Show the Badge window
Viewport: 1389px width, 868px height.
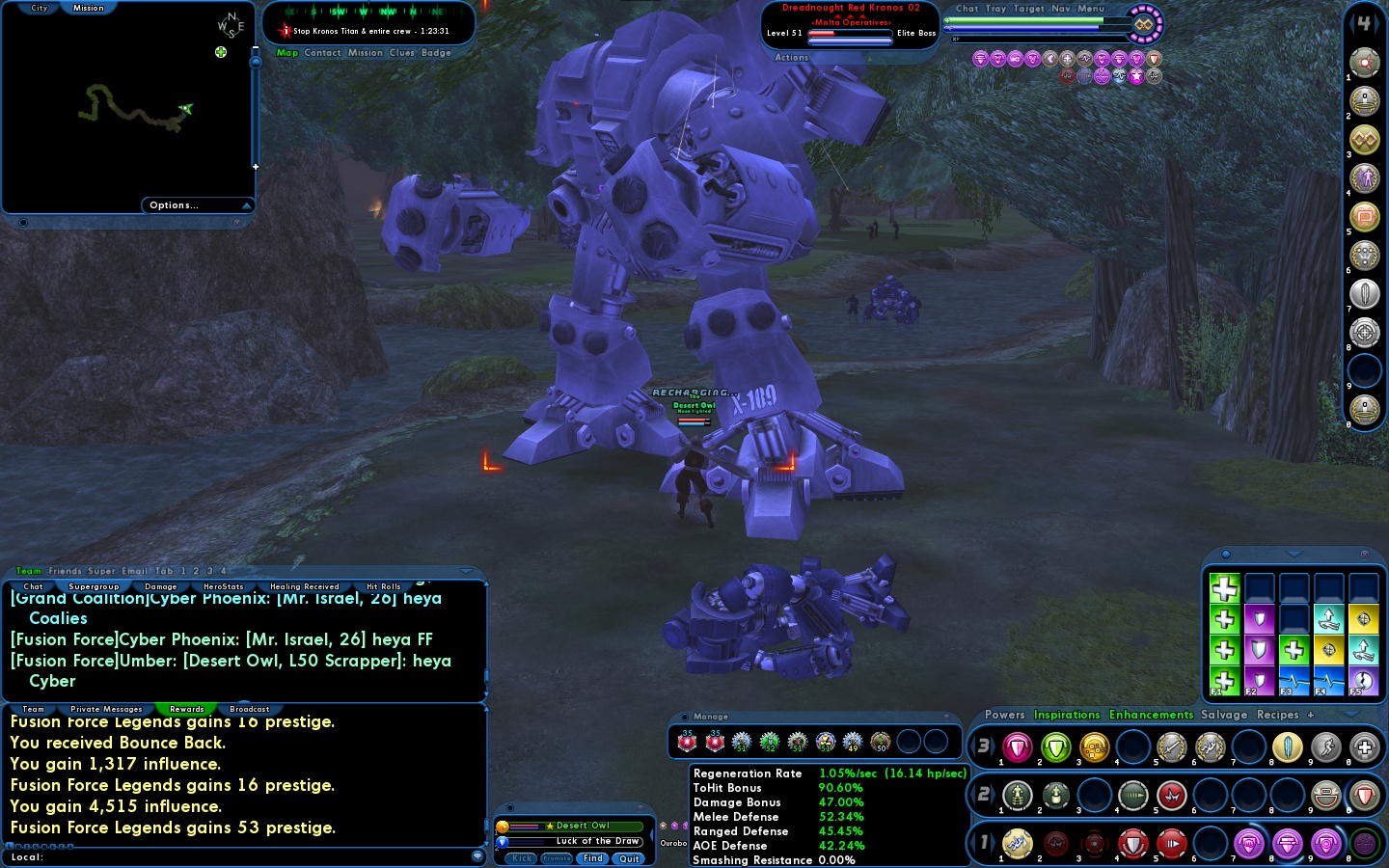point(436,53)
